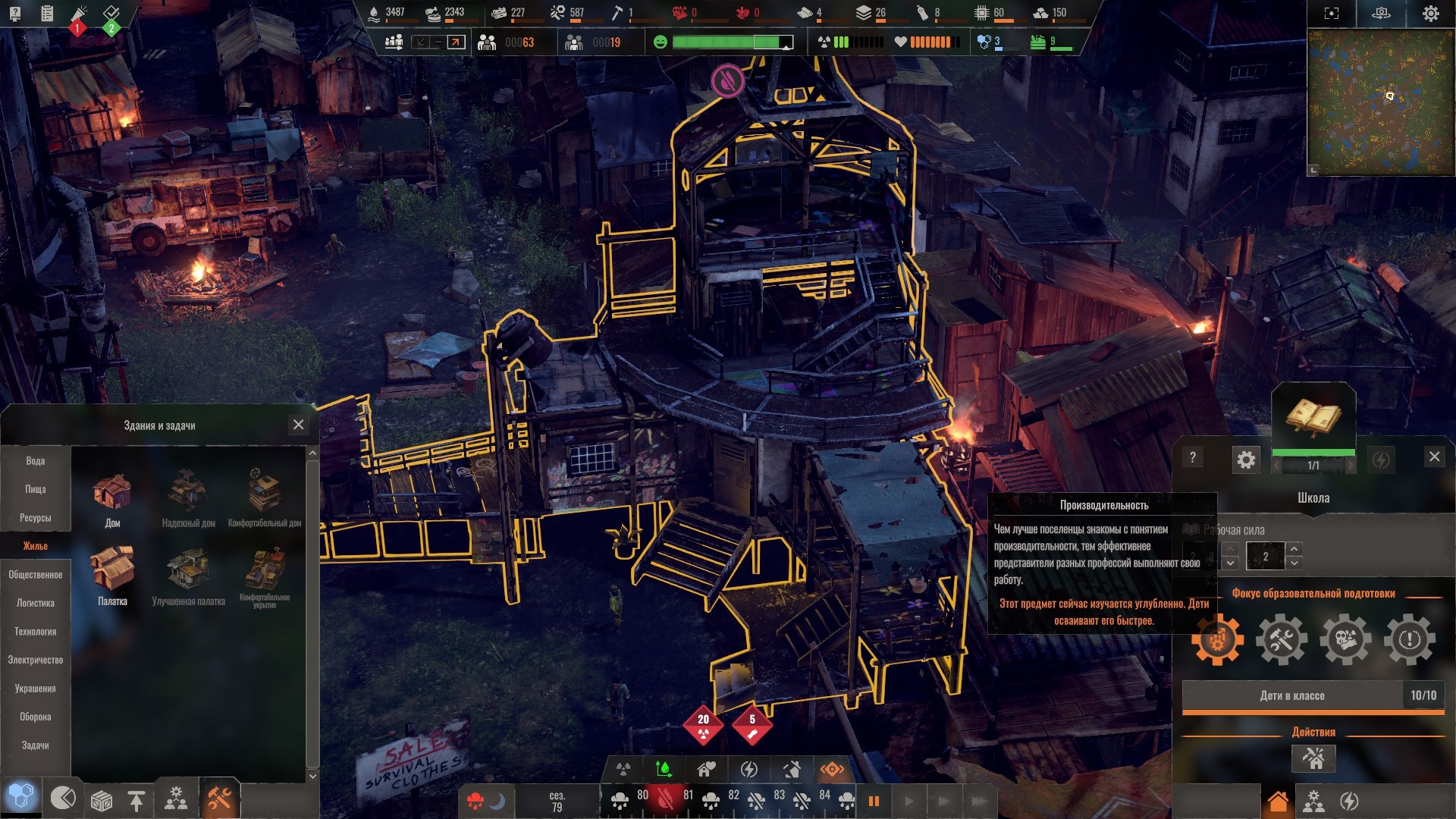Show help for the school building
1456x819 pixels.
point(1193,457)
